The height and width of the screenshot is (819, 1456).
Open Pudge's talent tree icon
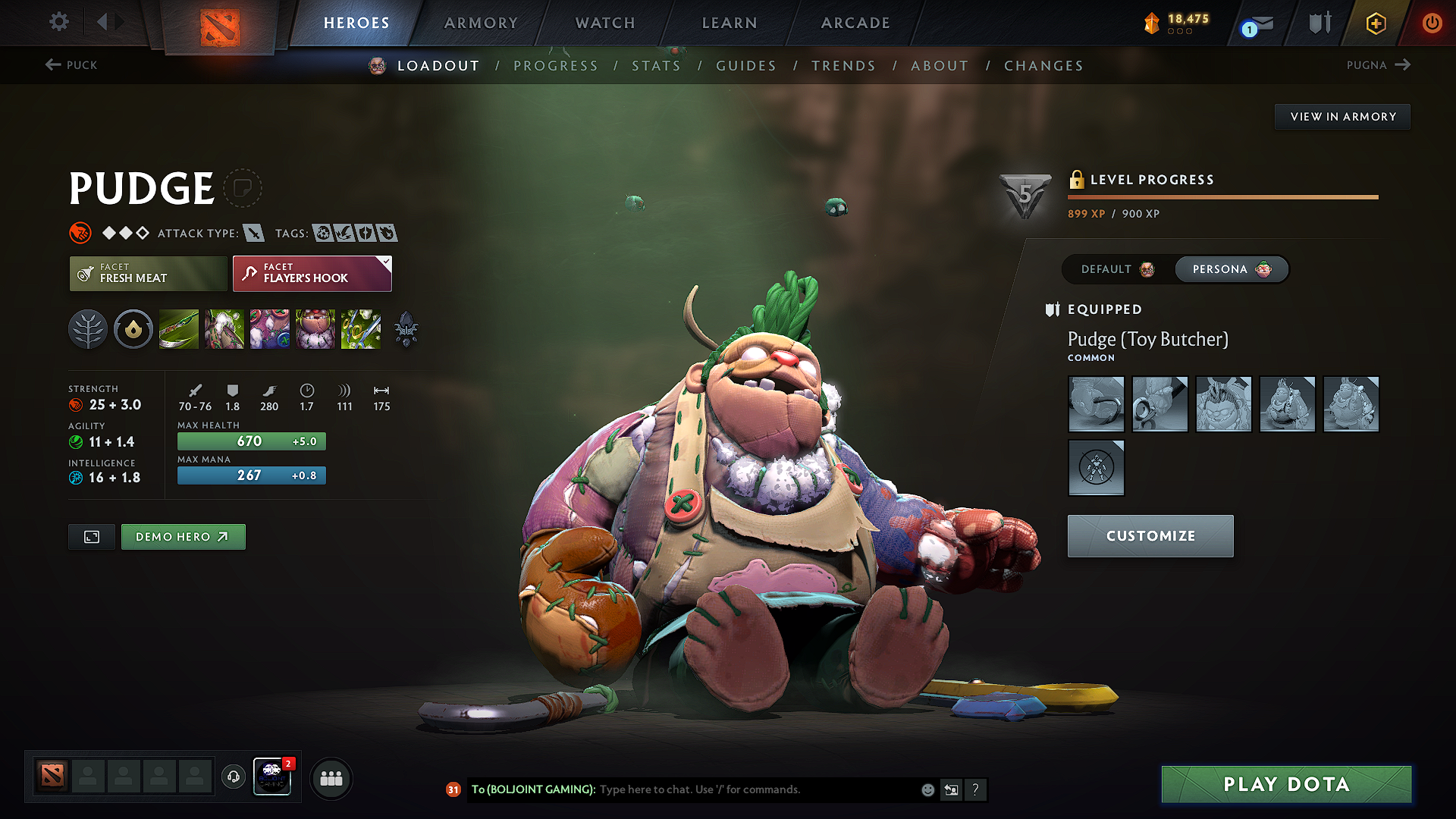click(88, 328)
